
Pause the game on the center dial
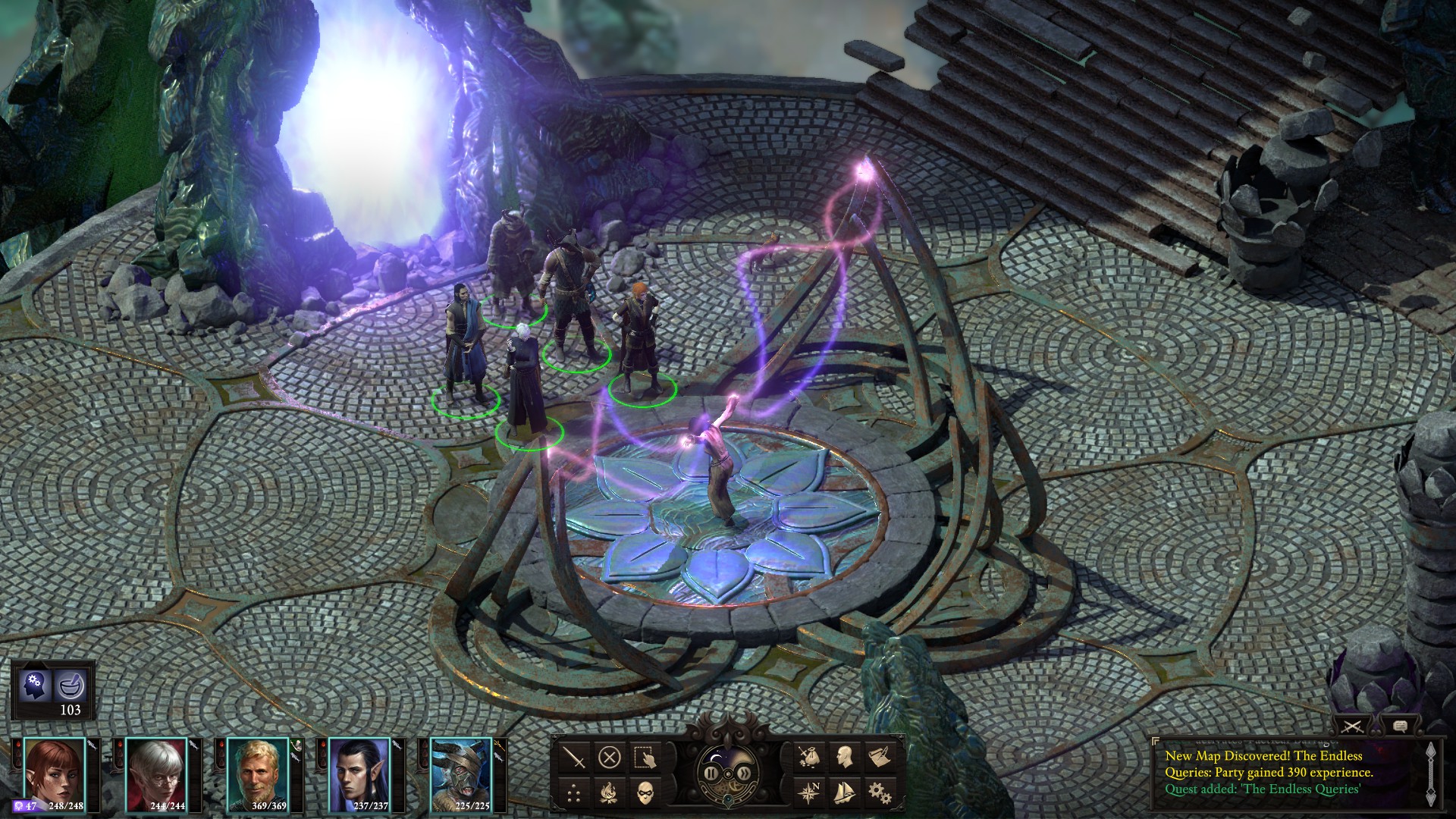(711, 773)
